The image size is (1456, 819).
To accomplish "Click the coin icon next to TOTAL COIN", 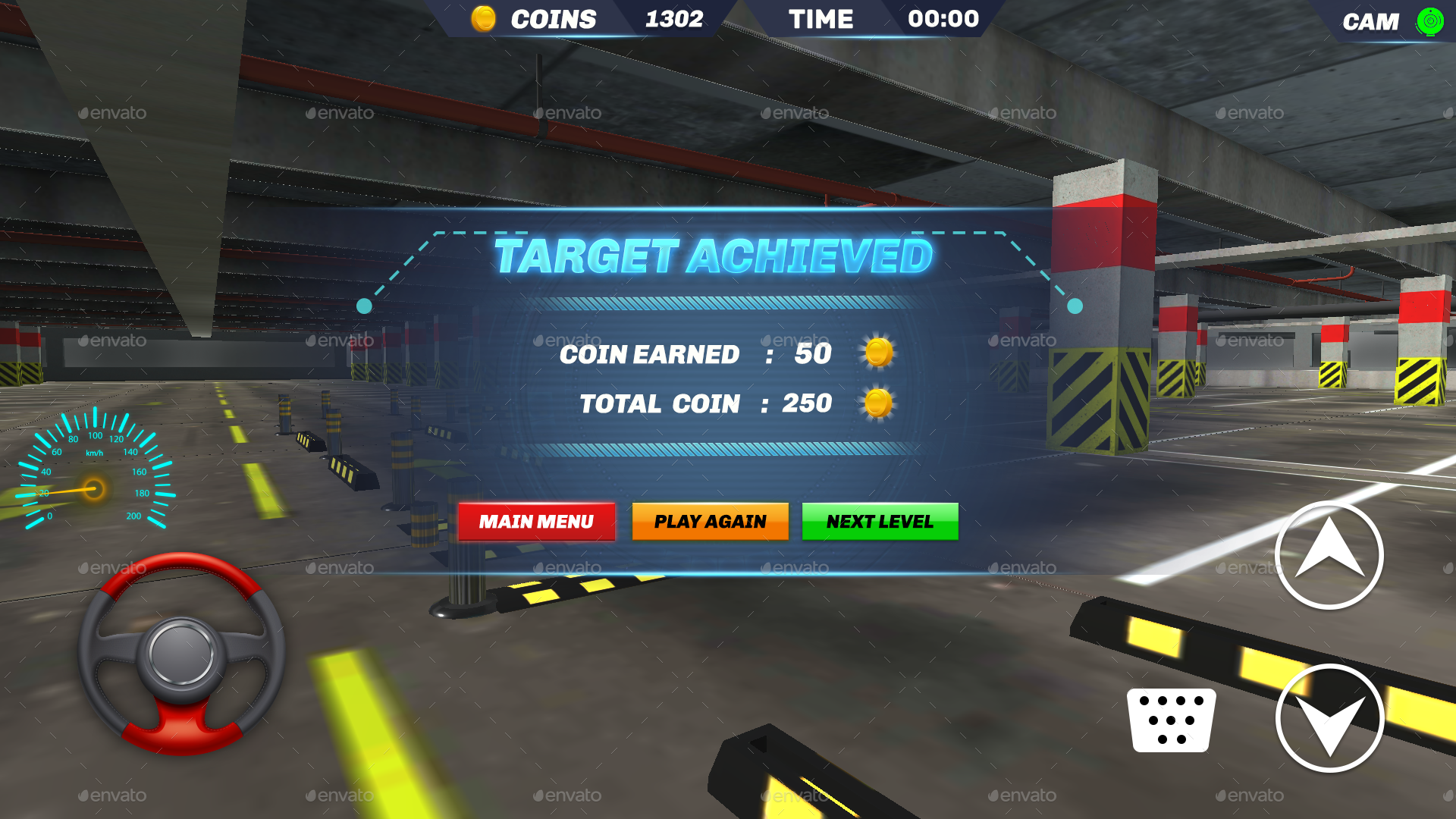I will click(878, 403).
